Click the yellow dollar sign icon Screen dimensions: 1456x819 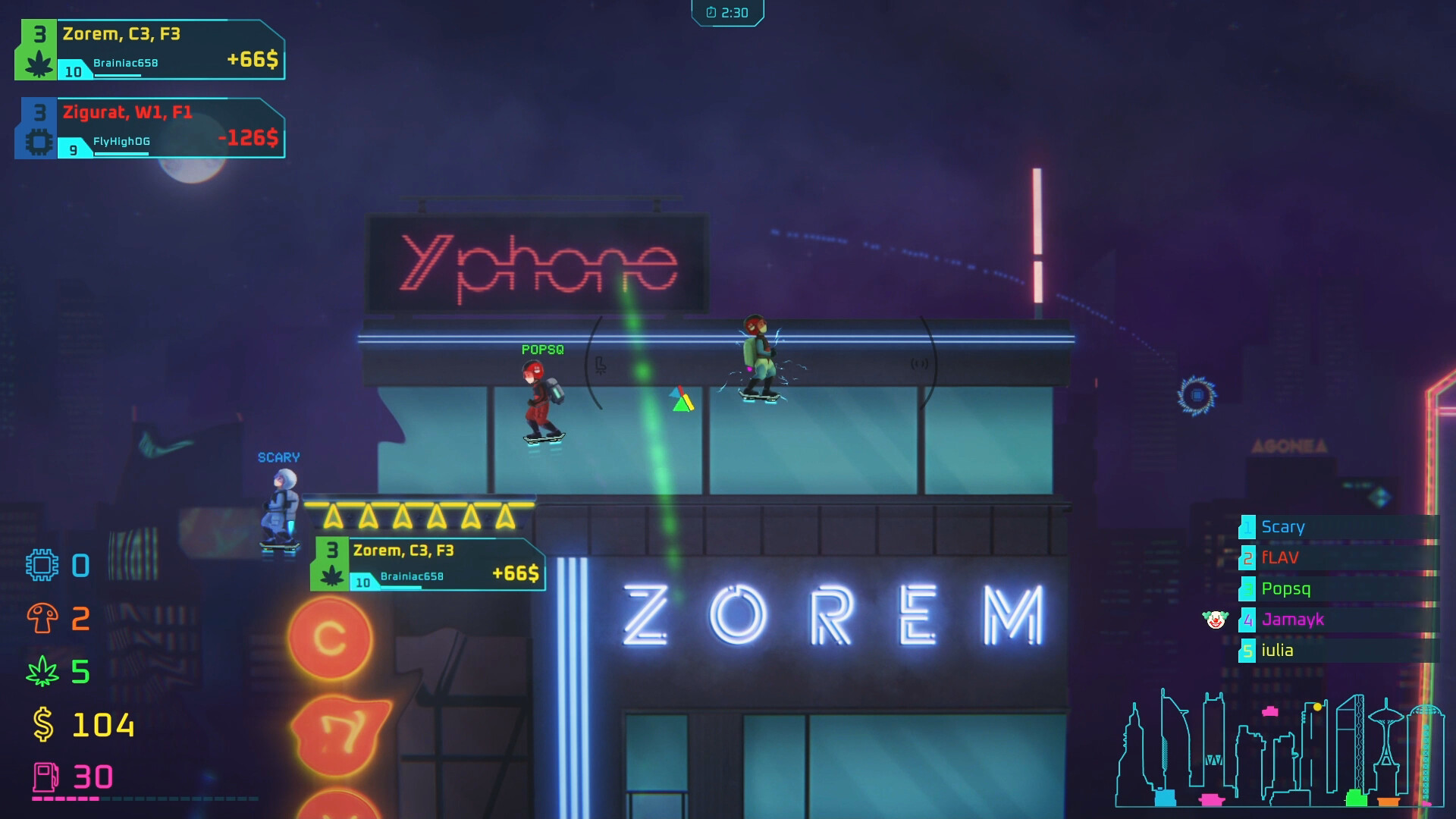pyautogui.click(x=42, y=724)
